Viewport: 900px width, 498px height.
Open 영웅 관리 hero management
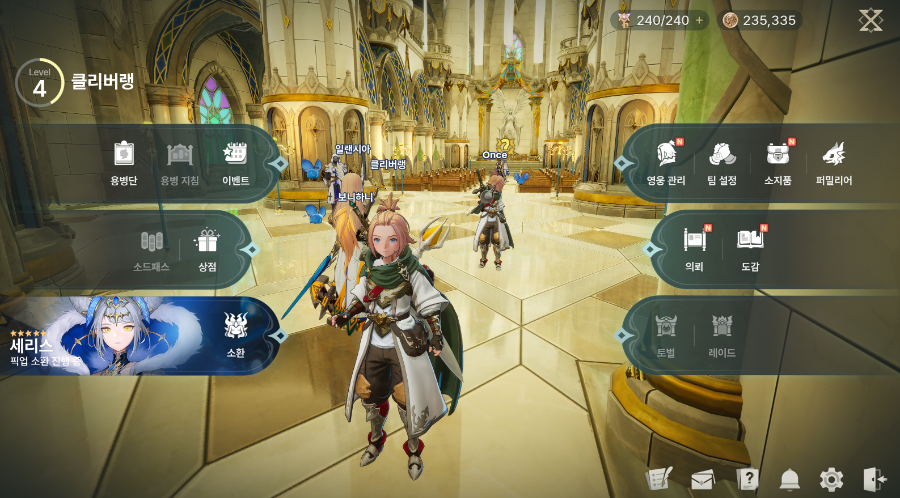(x=666, y=161)
